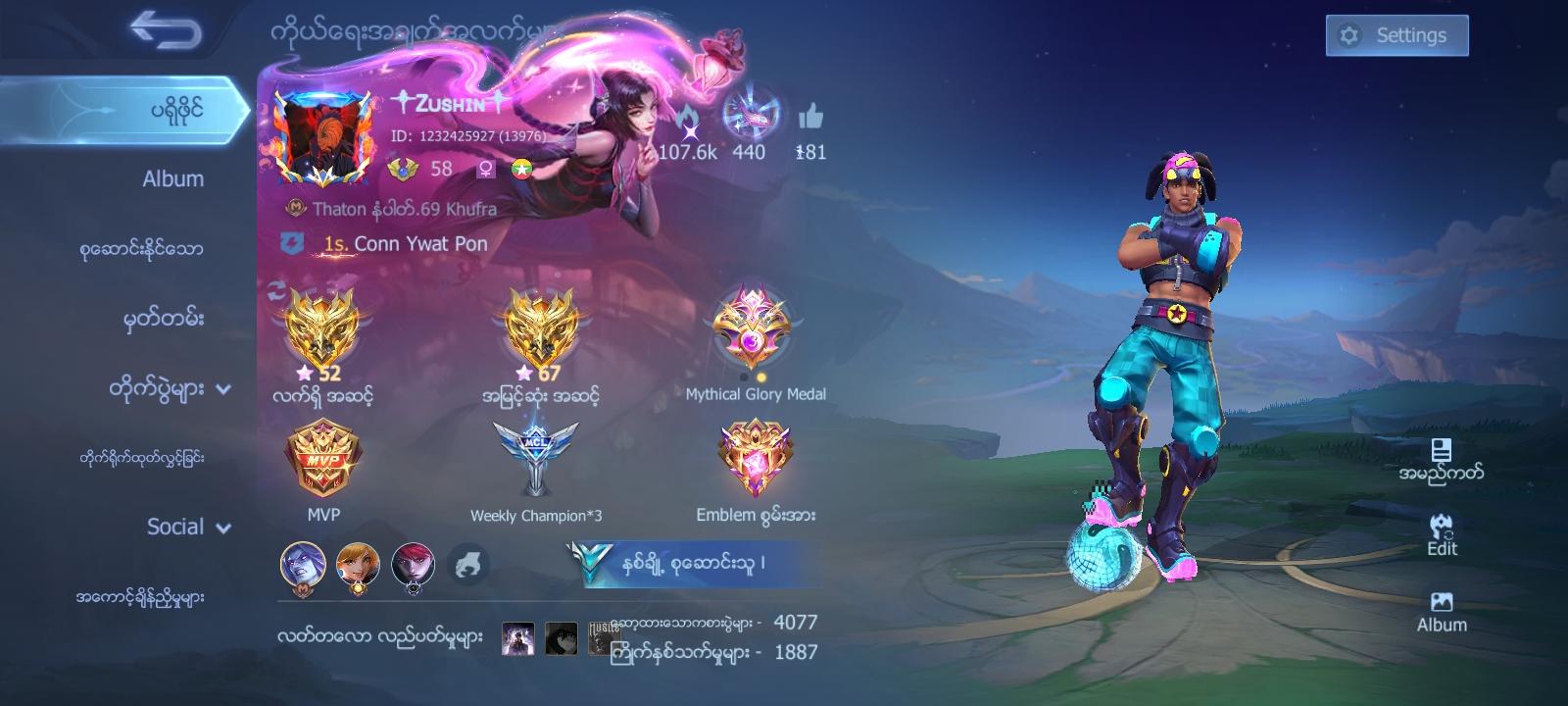Open the အမည်ကတ် name card icon
The height and width of the screenshot is (706, 1568).
[1441, 456]
